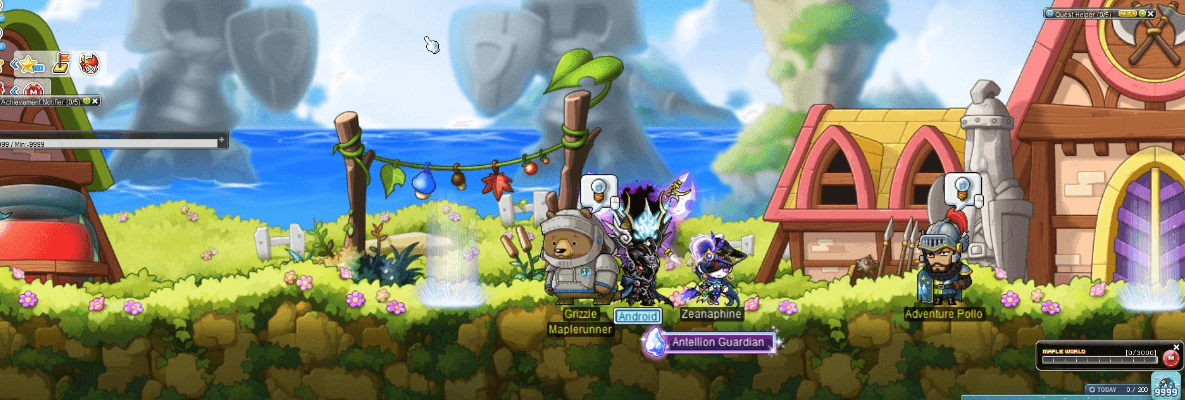Click the green plus on Quest Helper
This screenshot has height=400, width=1185.
[x=1141, y=14]
